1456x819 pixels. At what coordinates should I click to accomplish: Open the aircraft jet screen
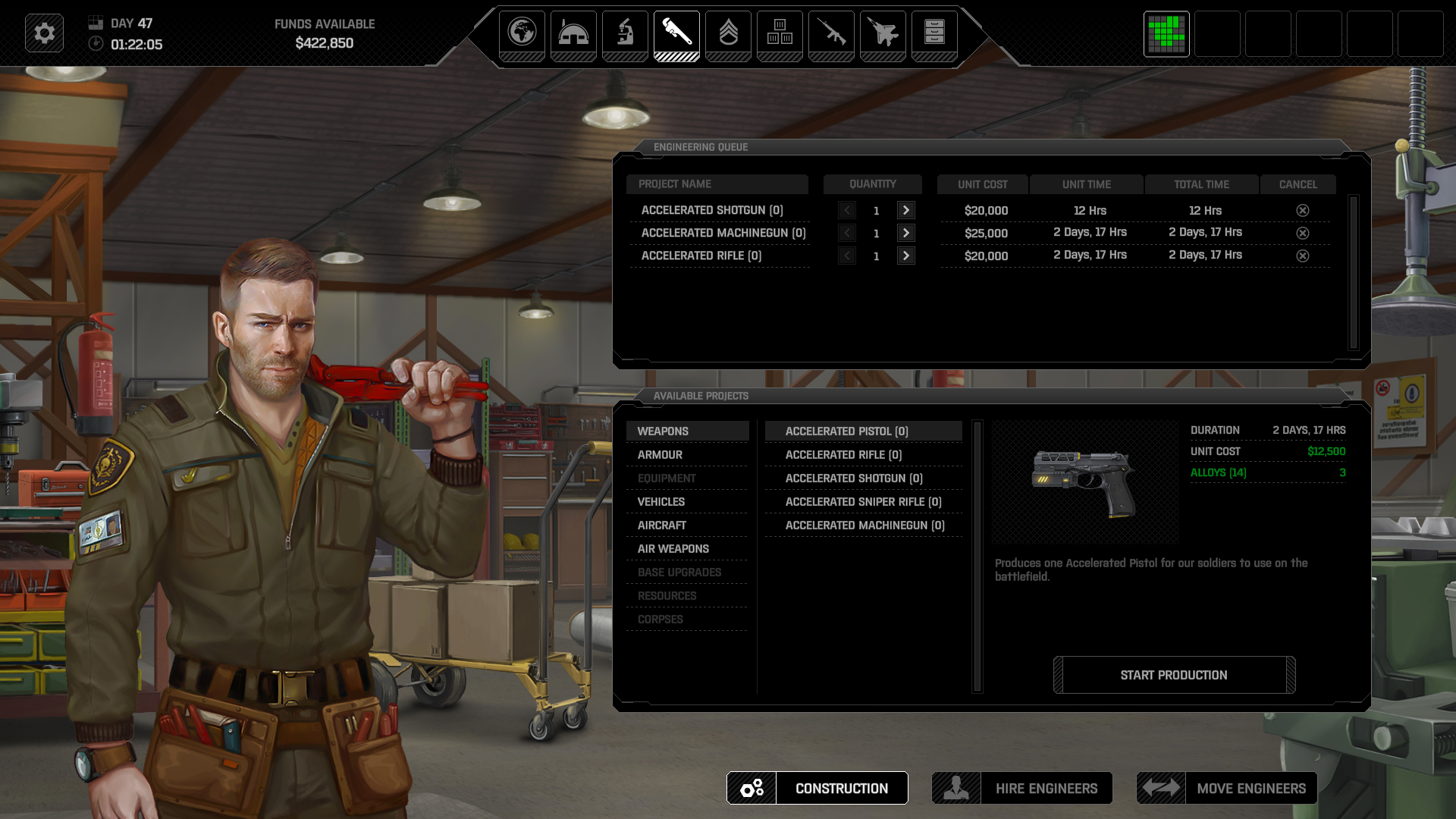click(883, 33)
